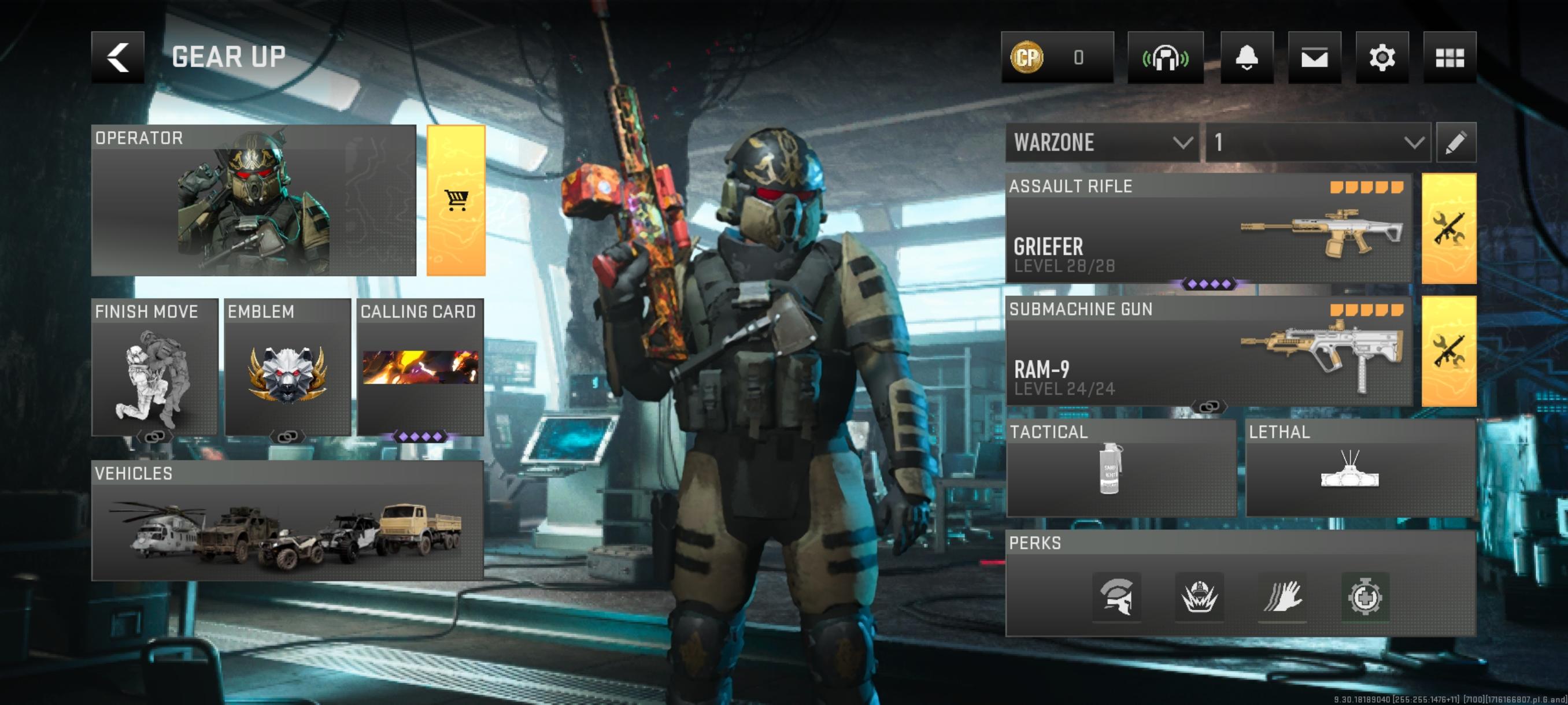Expand the Warzone mode dropdown

coord(1102,142)
